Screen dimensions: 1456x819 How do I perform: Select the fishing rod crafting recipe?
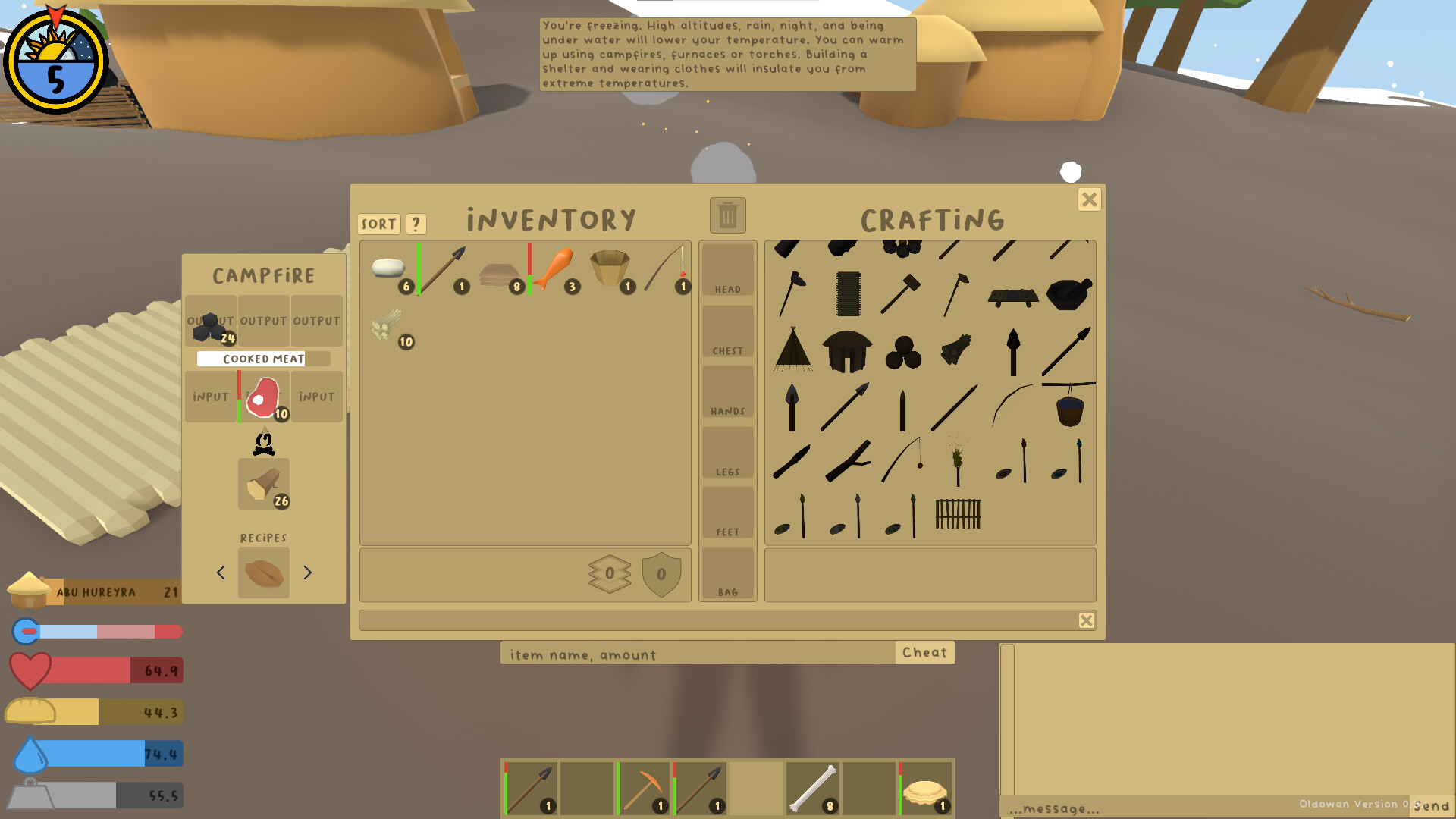coord(902,460)
